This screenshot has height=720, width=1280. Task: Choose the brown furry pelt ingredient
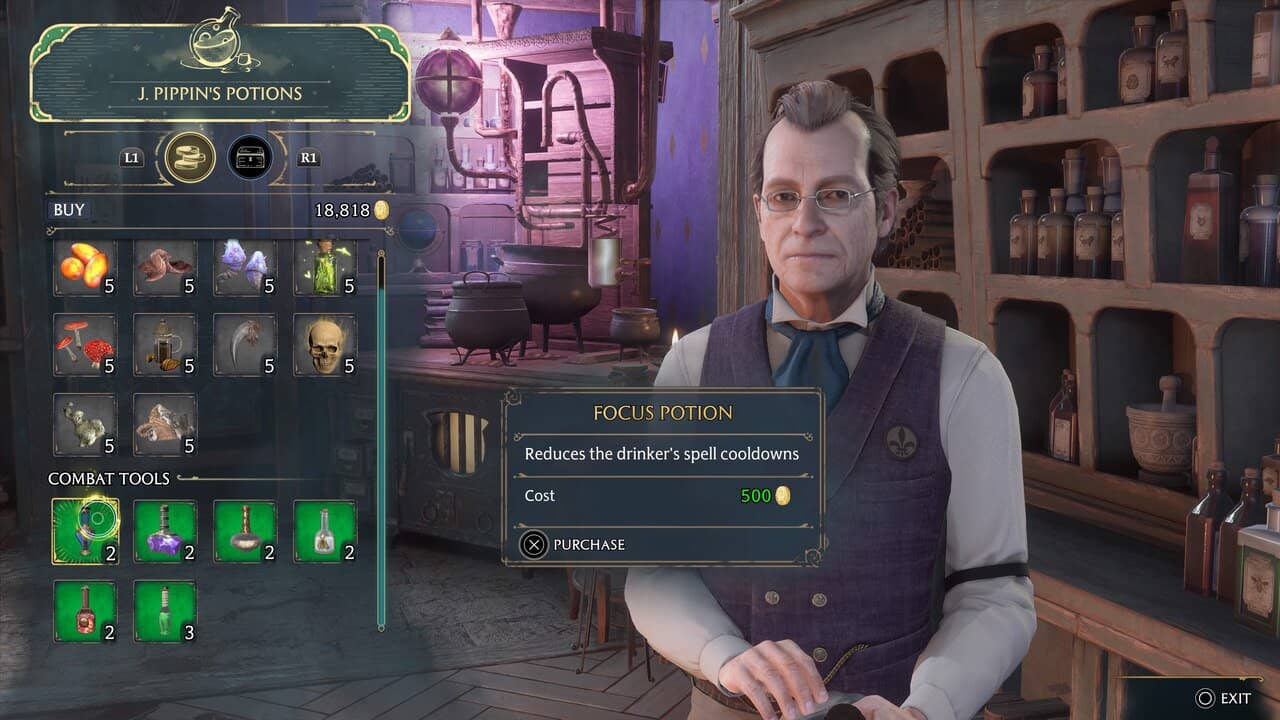(165, 424)
